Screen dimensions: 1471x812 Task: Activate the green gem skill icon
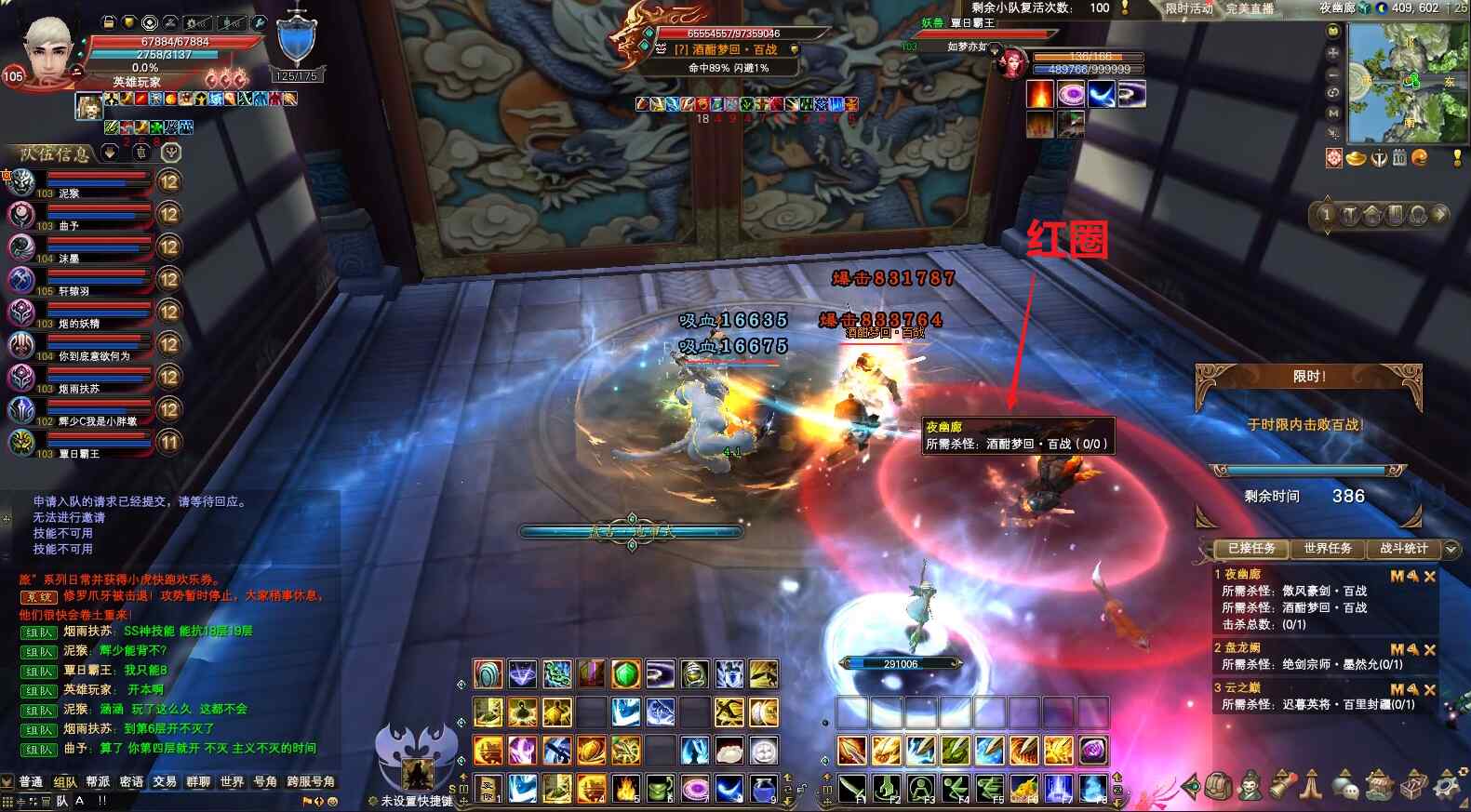click(x=625, y=673)
